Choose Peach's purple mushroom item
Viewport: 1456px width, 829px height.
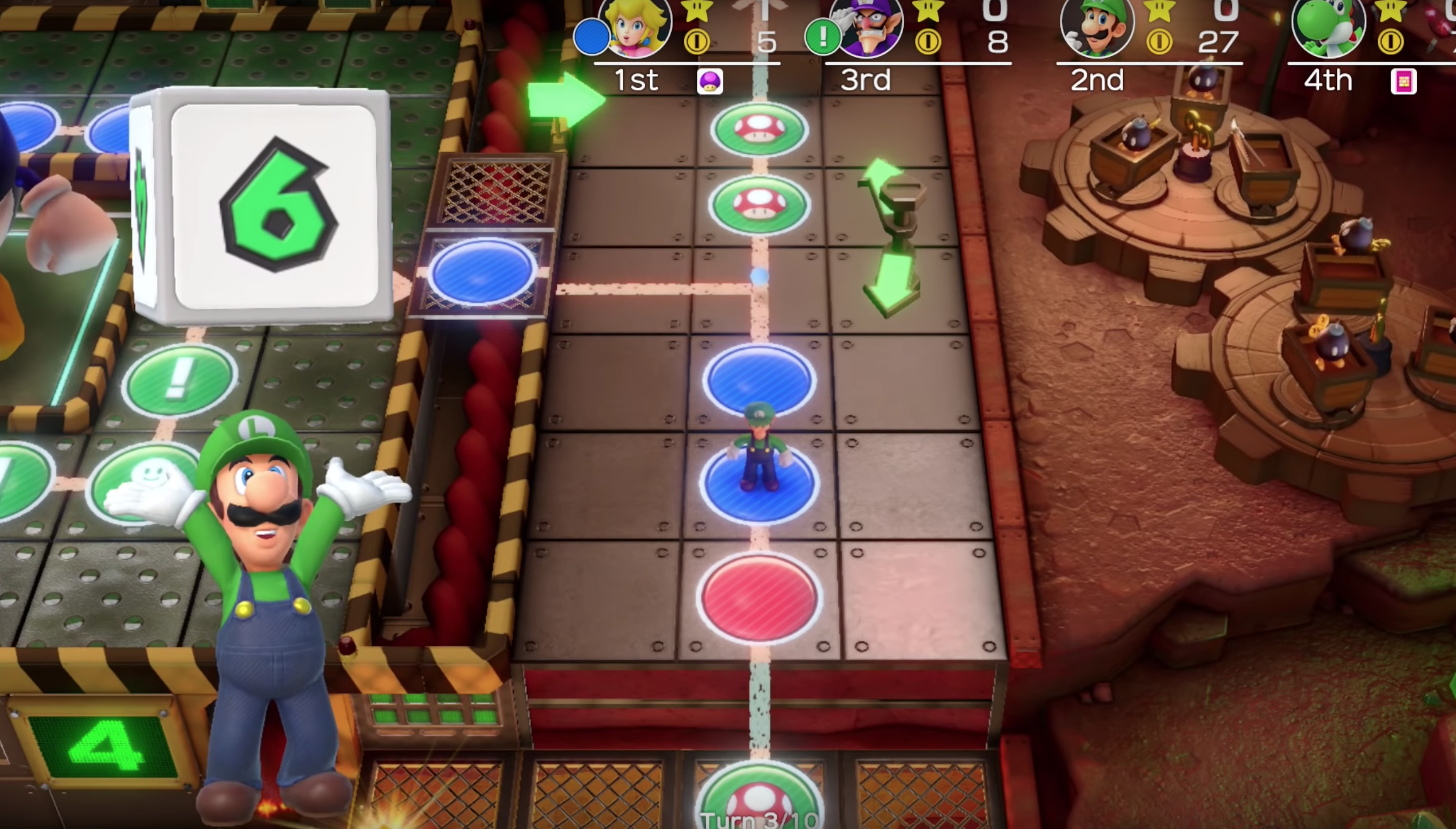[x=710, y=81]
